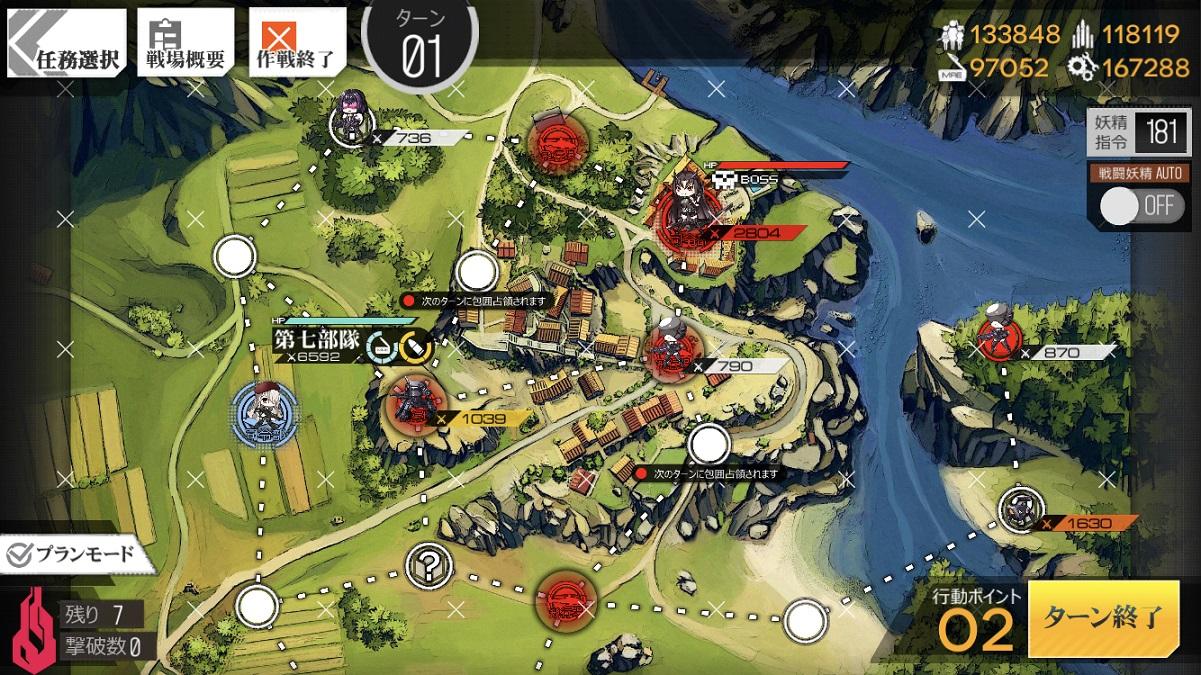The image size is (1201, 675).
Task: Click the question mark random node
Action: (x=429, y=568)
